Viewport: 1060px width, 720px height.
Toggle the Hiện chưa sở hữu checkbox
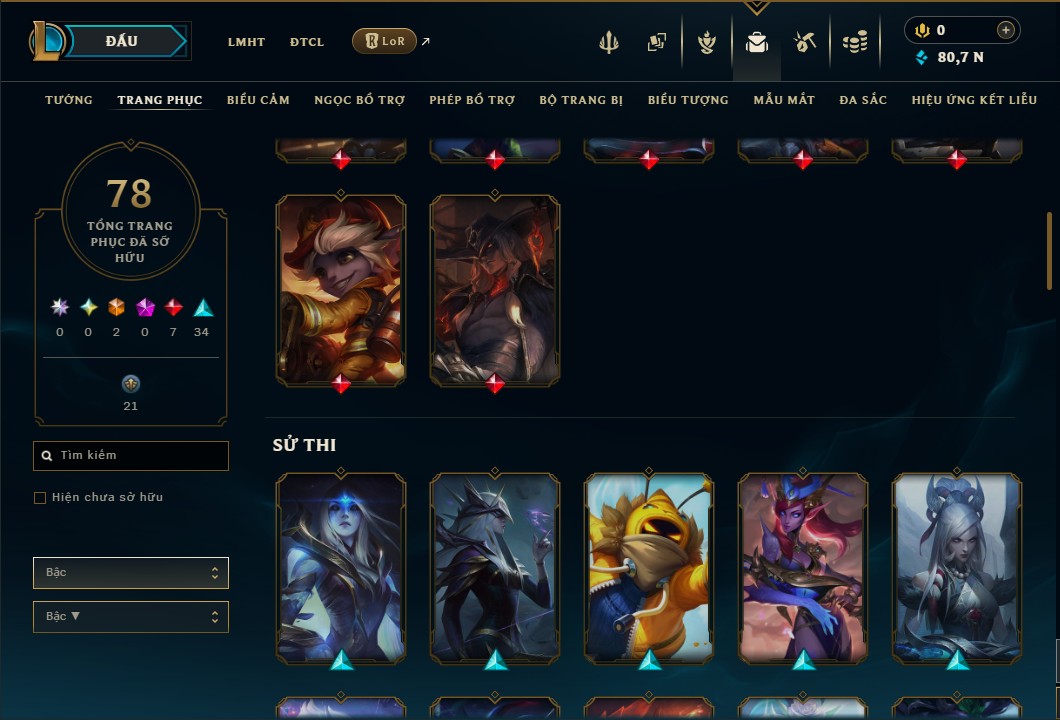[40, 498]
